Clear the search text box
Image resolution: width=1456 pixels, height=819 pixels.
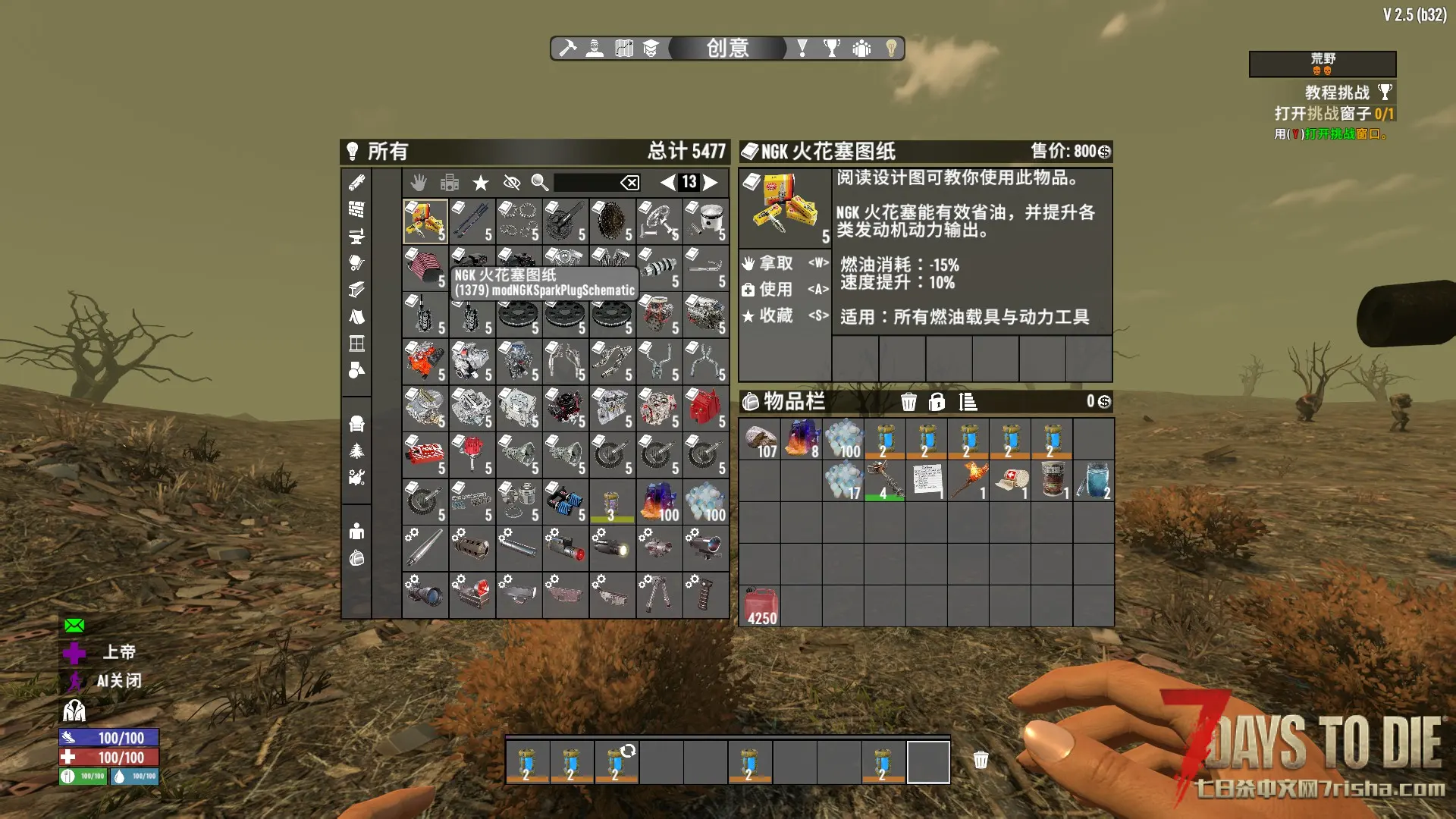pyautogui.click(x=629, y=182)
